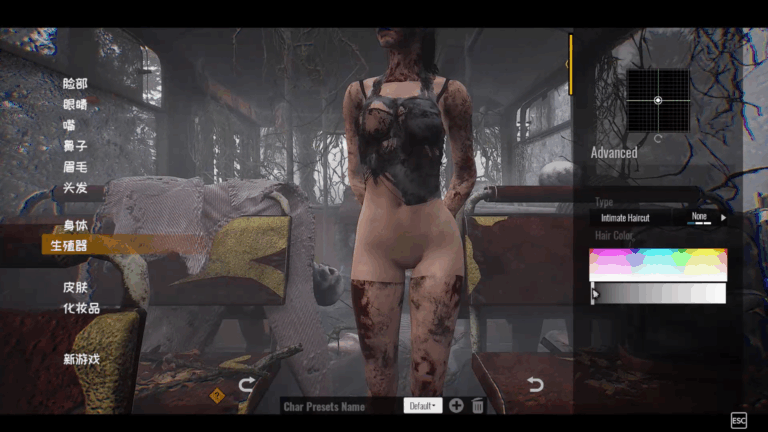Select the 化妆品 (Makeup) category
Screen dimensions: 768x432
81,309
